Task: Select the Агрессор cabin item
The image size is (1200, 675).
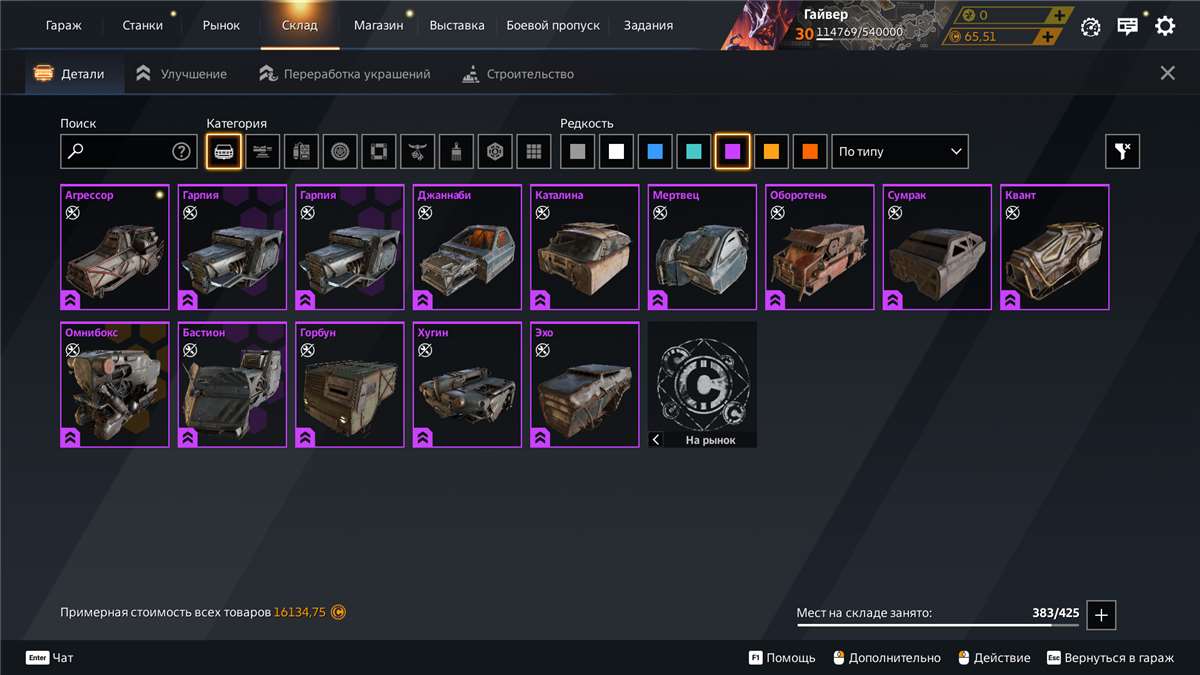Action: (115, 248)
